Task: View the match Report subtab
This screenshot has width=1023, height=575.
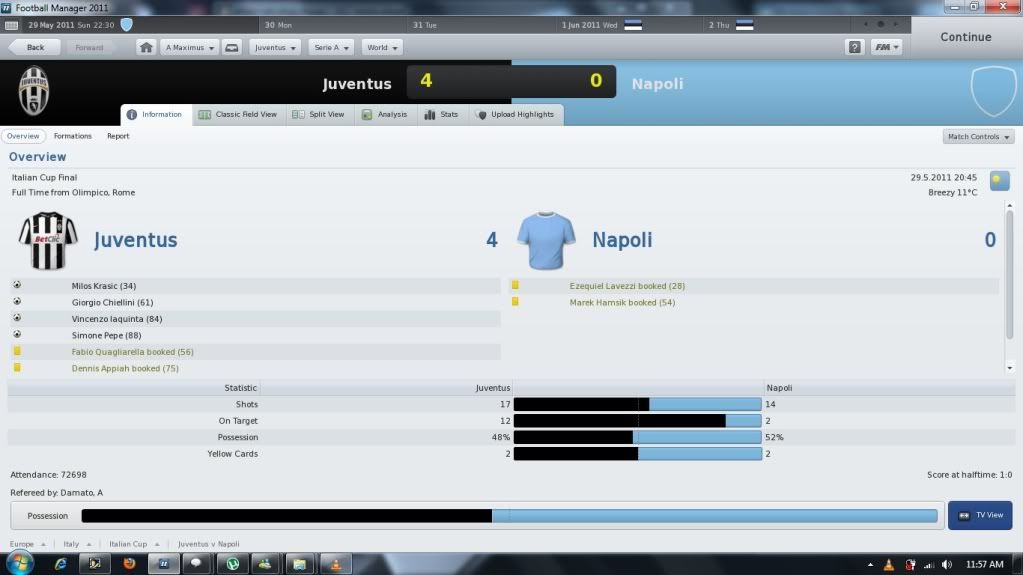Action: click(x=118, y=136)
